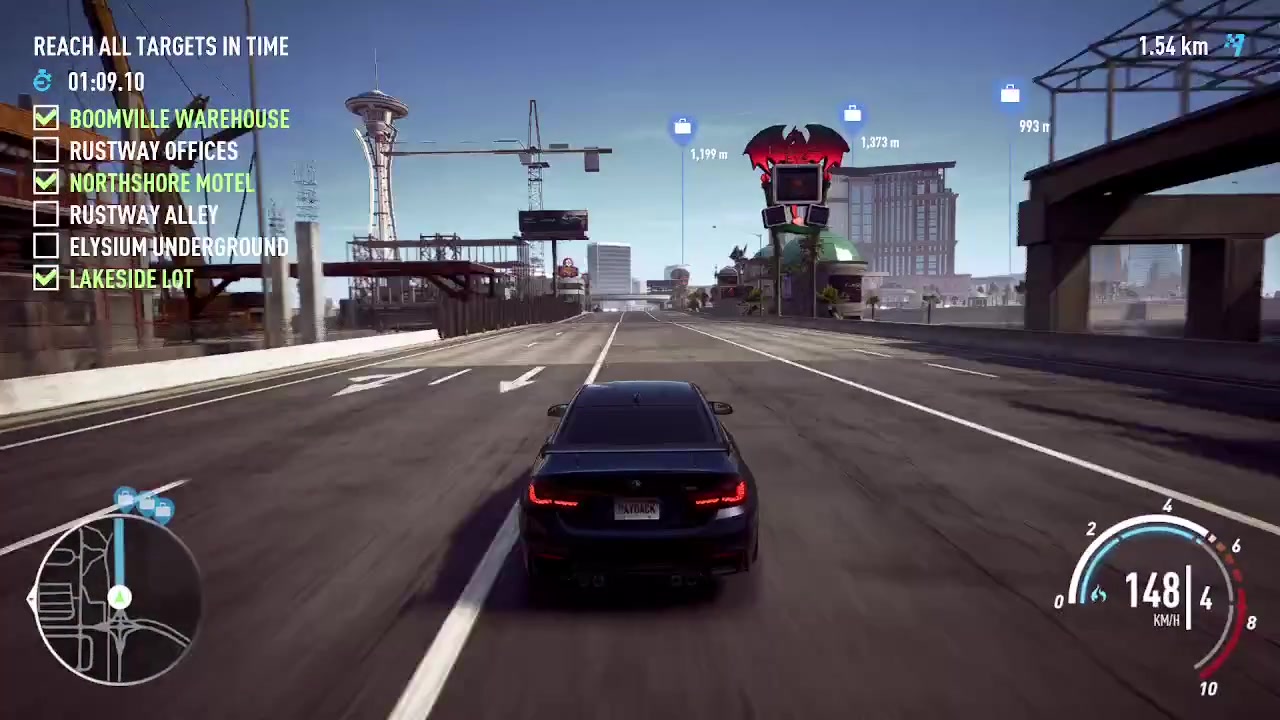
Task: Uncheck the Boomville Warehouse objective
Action: [46, 118]
